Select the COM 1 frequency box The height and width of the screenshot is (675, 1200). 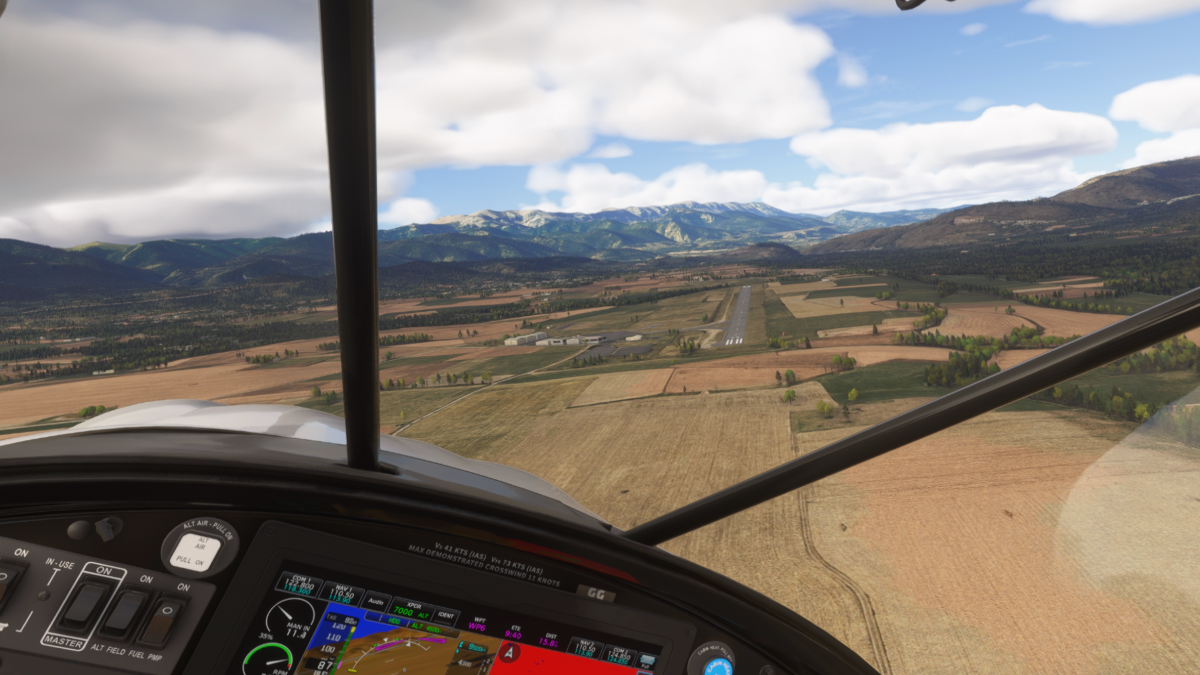[x=297, y=585]
